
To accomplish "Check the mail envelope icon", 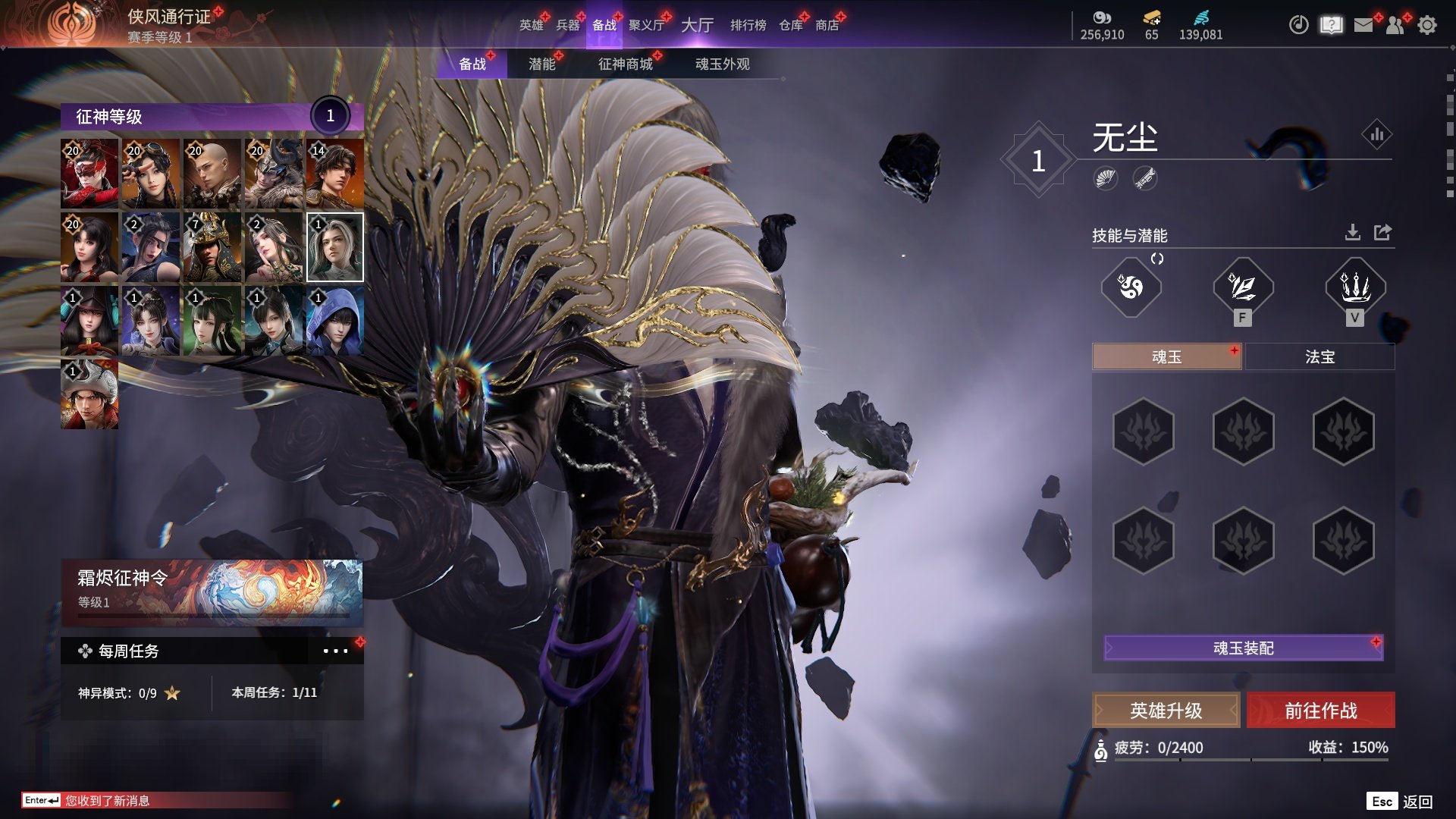I will coord(1363,25).
